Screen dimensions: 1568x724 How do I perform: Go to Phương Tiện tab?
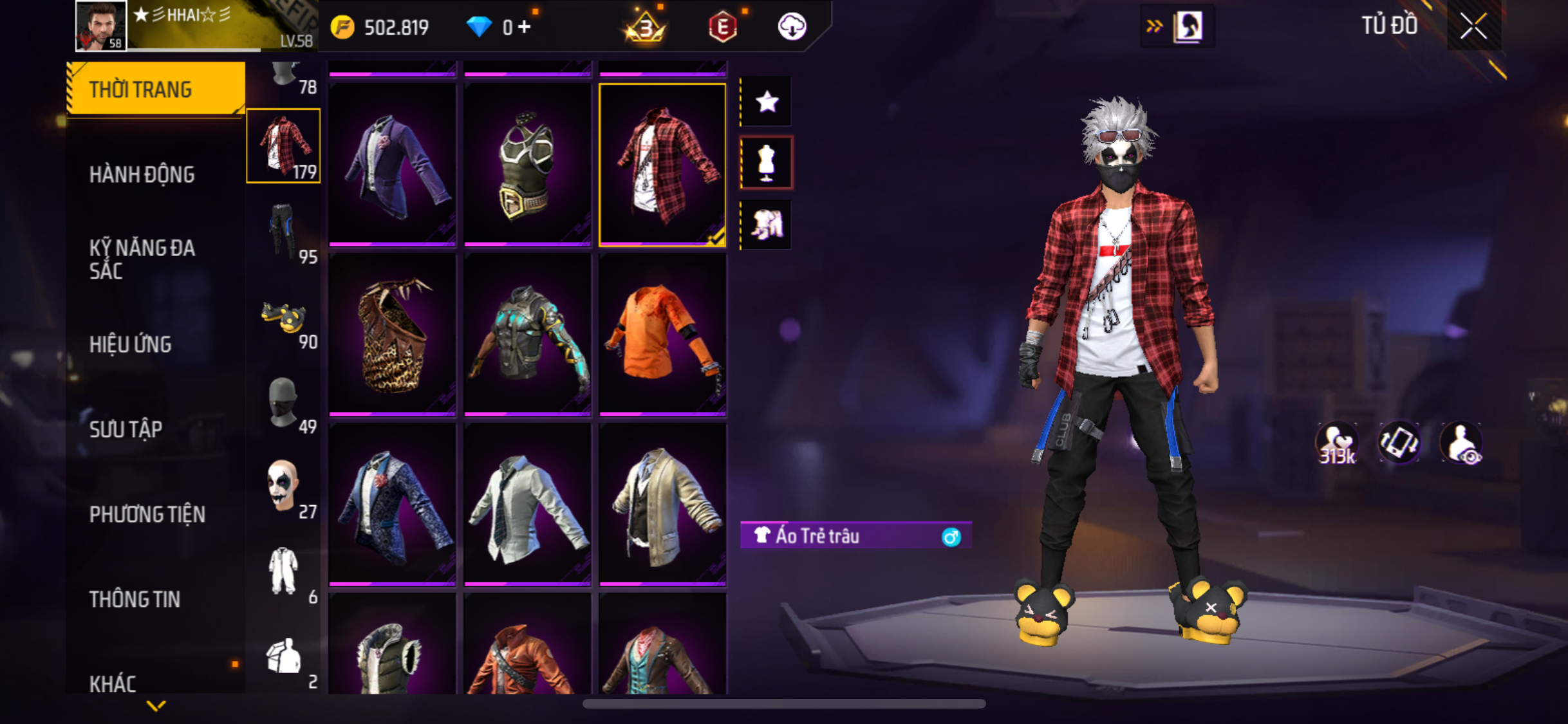pos(147,514)
